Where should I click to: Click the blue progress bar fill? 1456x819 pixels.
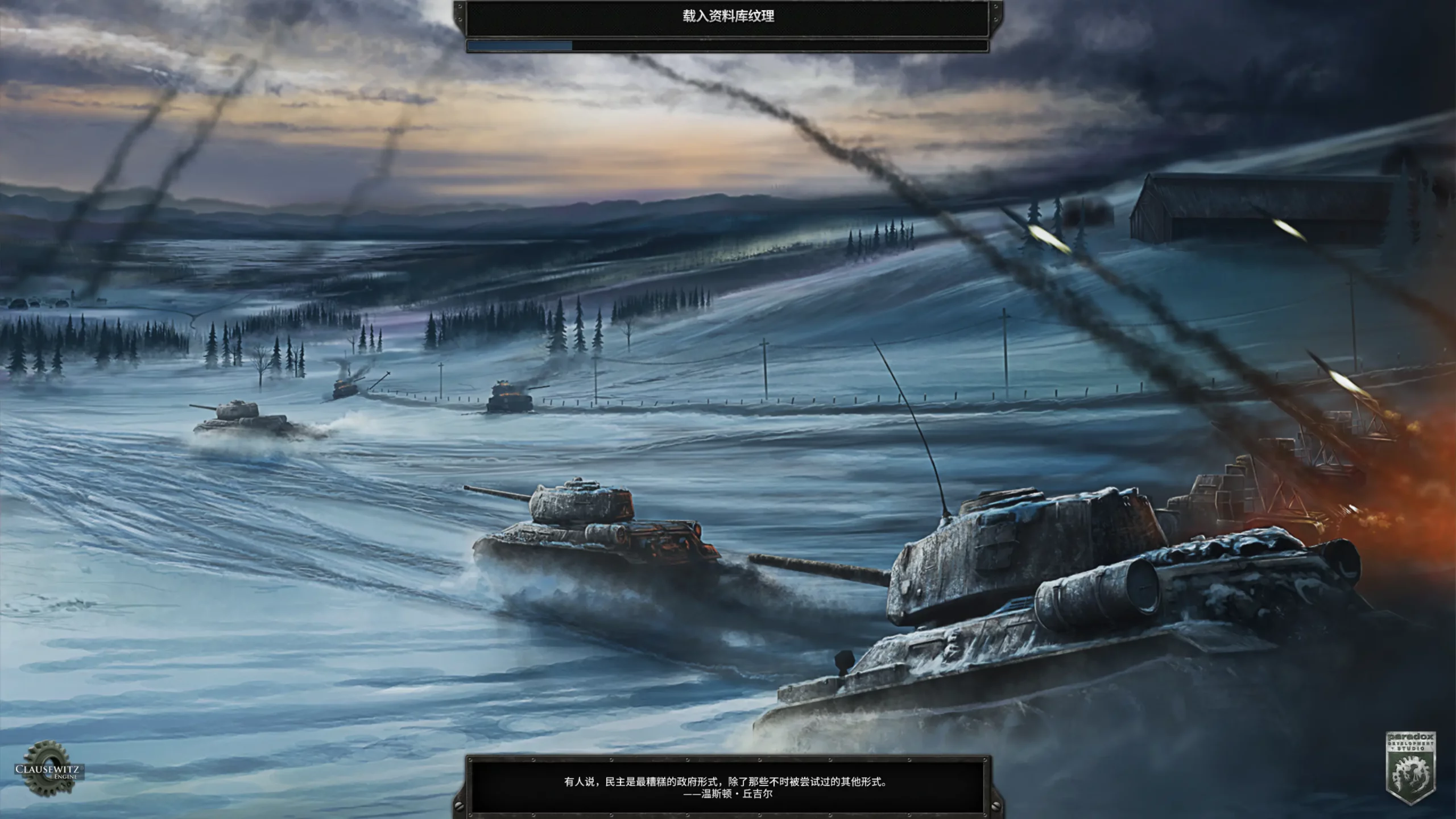coord(519,45)
